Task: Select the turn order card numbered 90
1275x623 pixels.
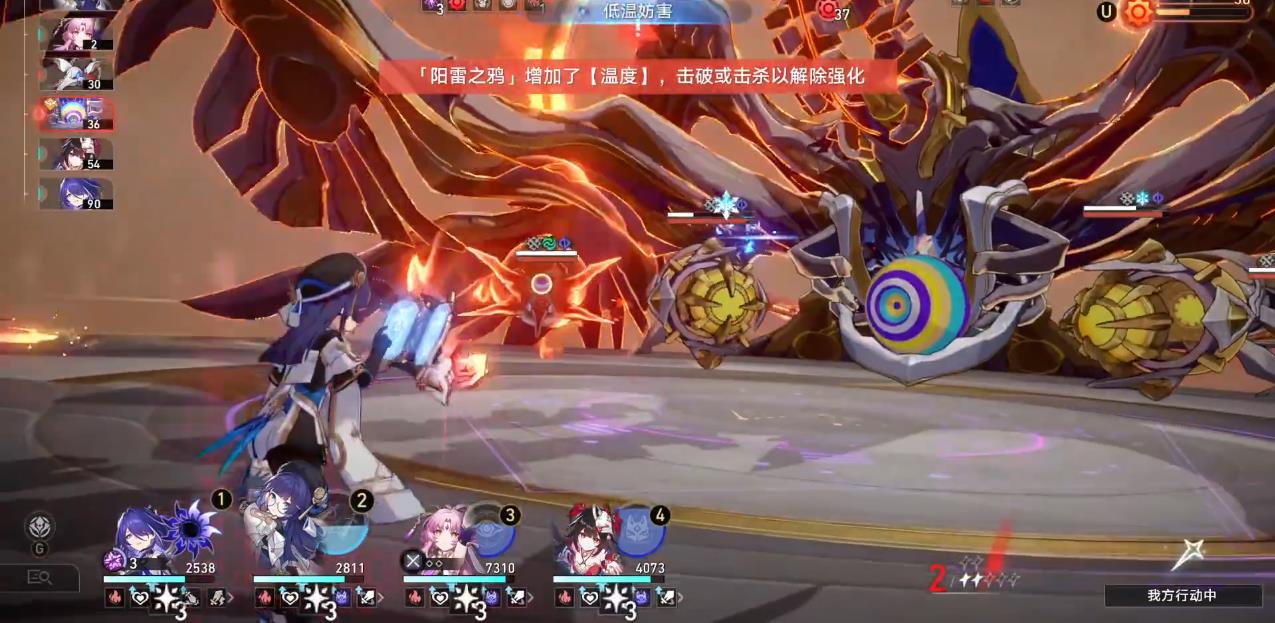Action: click(x=76, y=193)
